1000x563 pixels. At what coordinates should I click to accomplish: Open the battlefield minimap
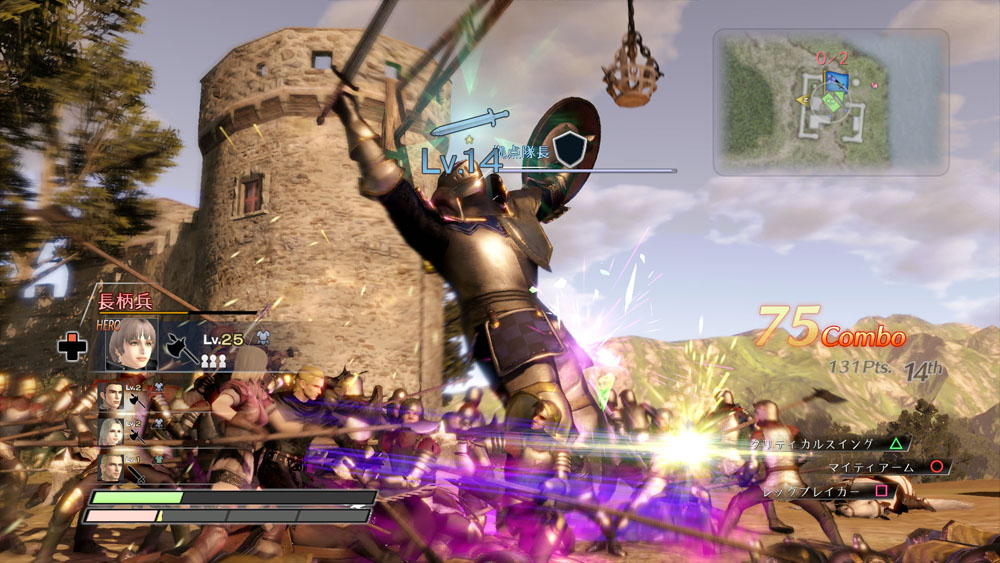pos(830,102)
